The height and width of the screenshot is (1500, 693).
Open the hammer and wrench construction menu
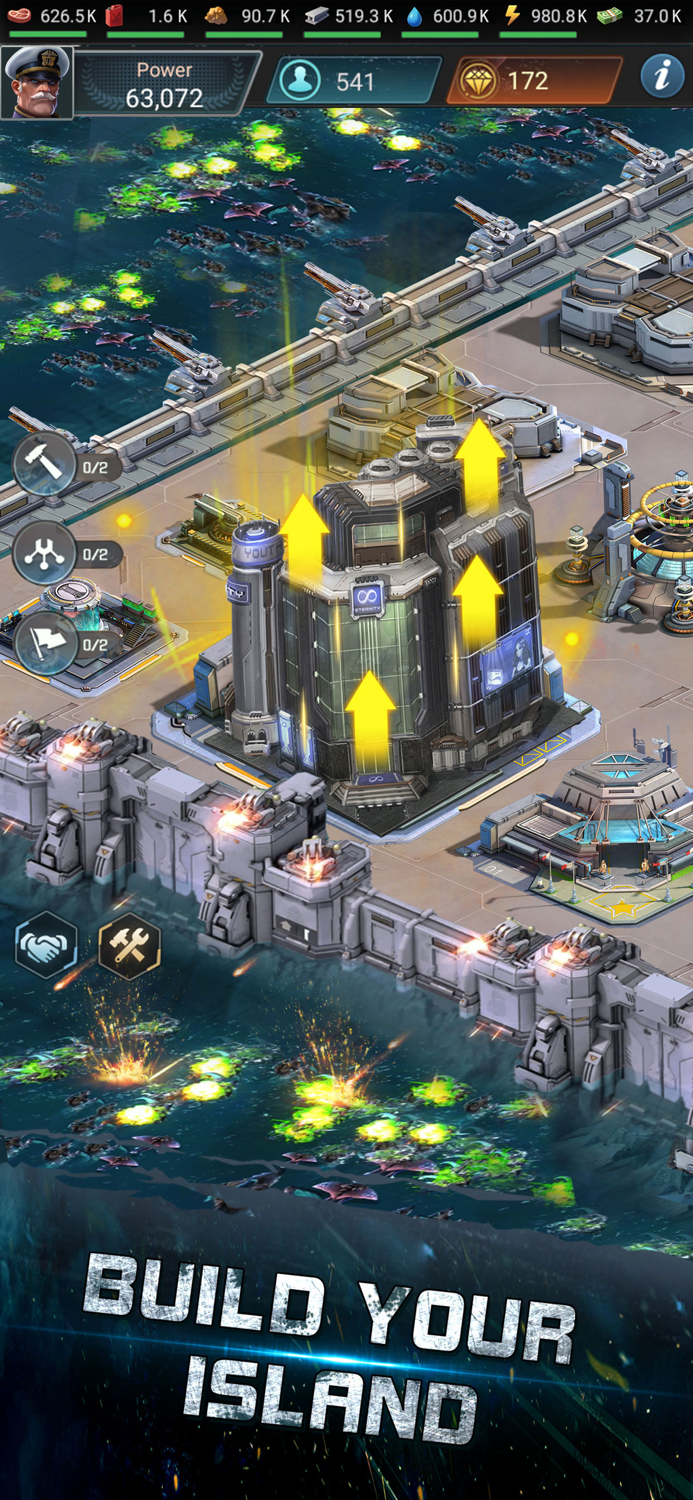(x=129, y=945)
